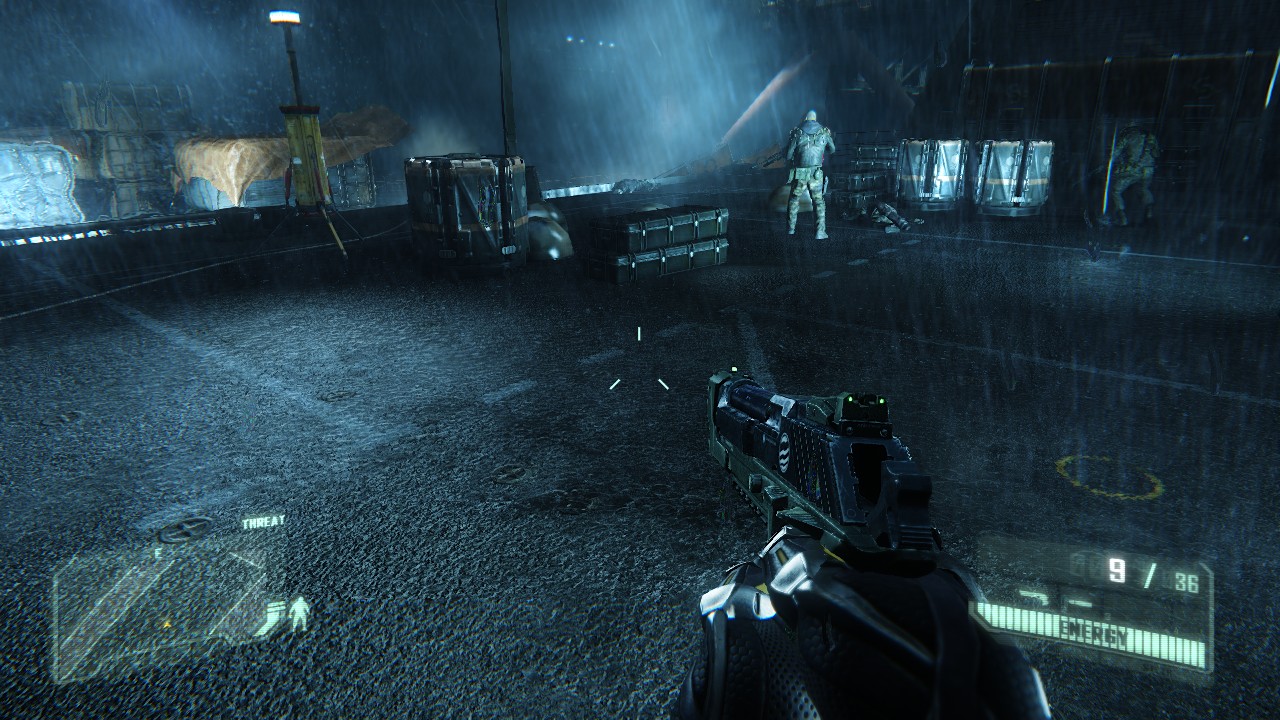Select the standing soldier stance icon

point(298,613)
